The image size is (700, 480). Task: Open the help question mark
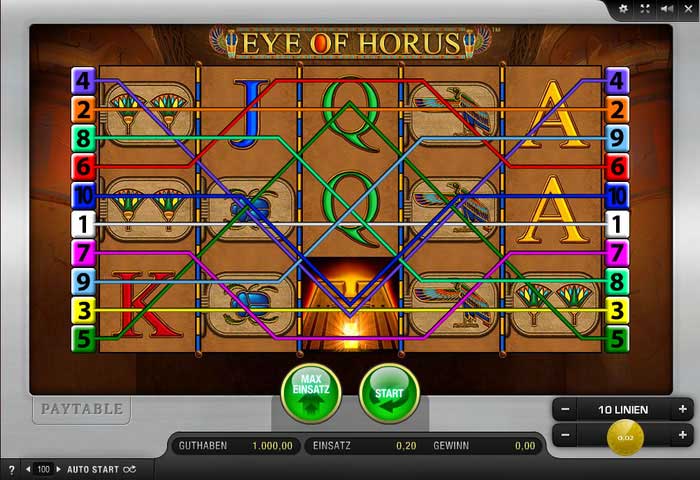(x=11, y=469)
